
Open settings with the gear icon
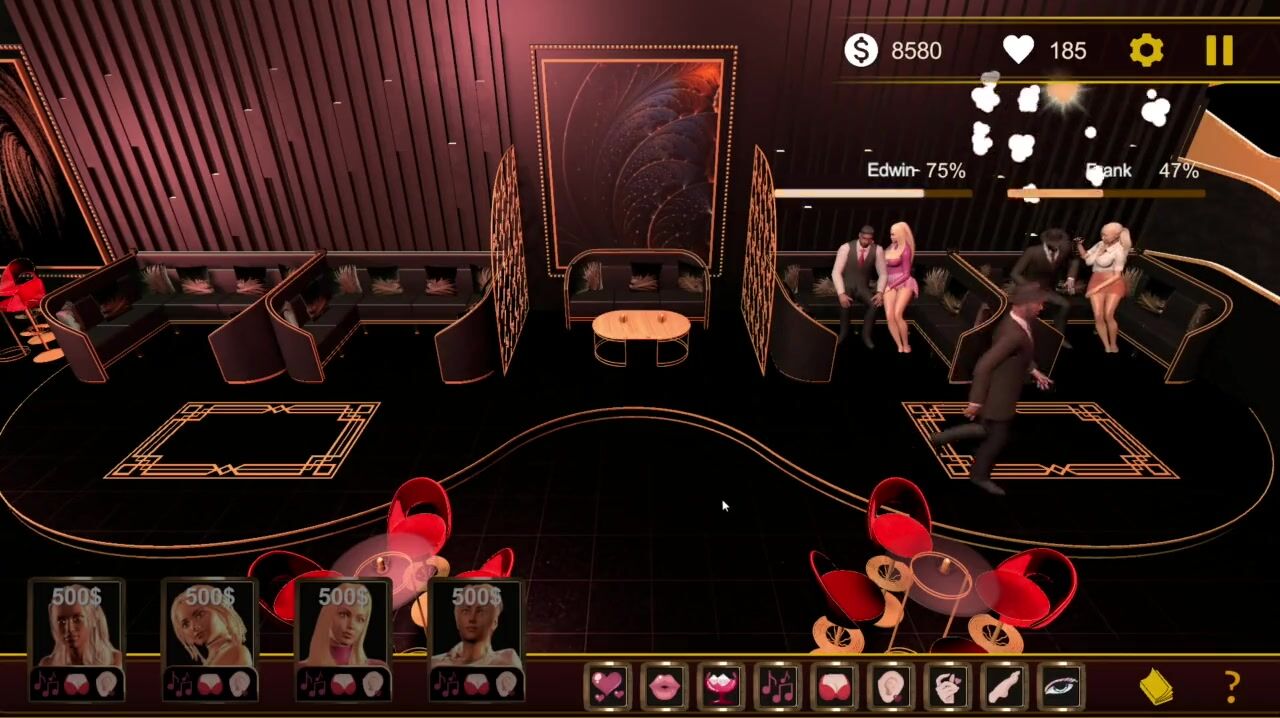pyautogui.click(x=1146, y=51)
